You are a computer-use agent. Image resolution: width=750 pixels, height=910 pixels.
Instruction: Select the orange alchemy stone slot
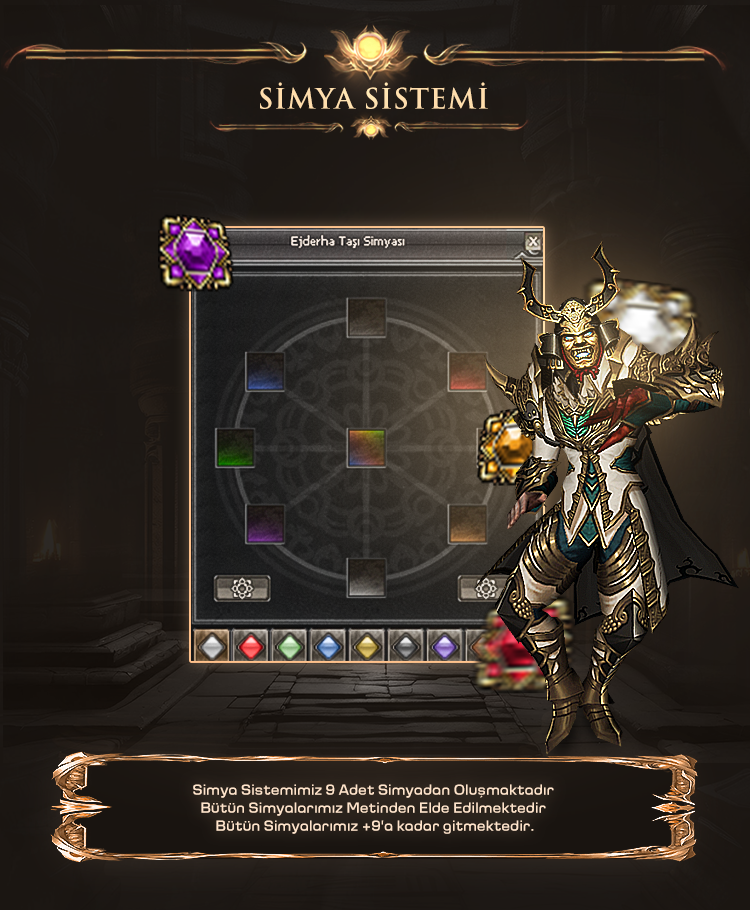tap(467, 523)
